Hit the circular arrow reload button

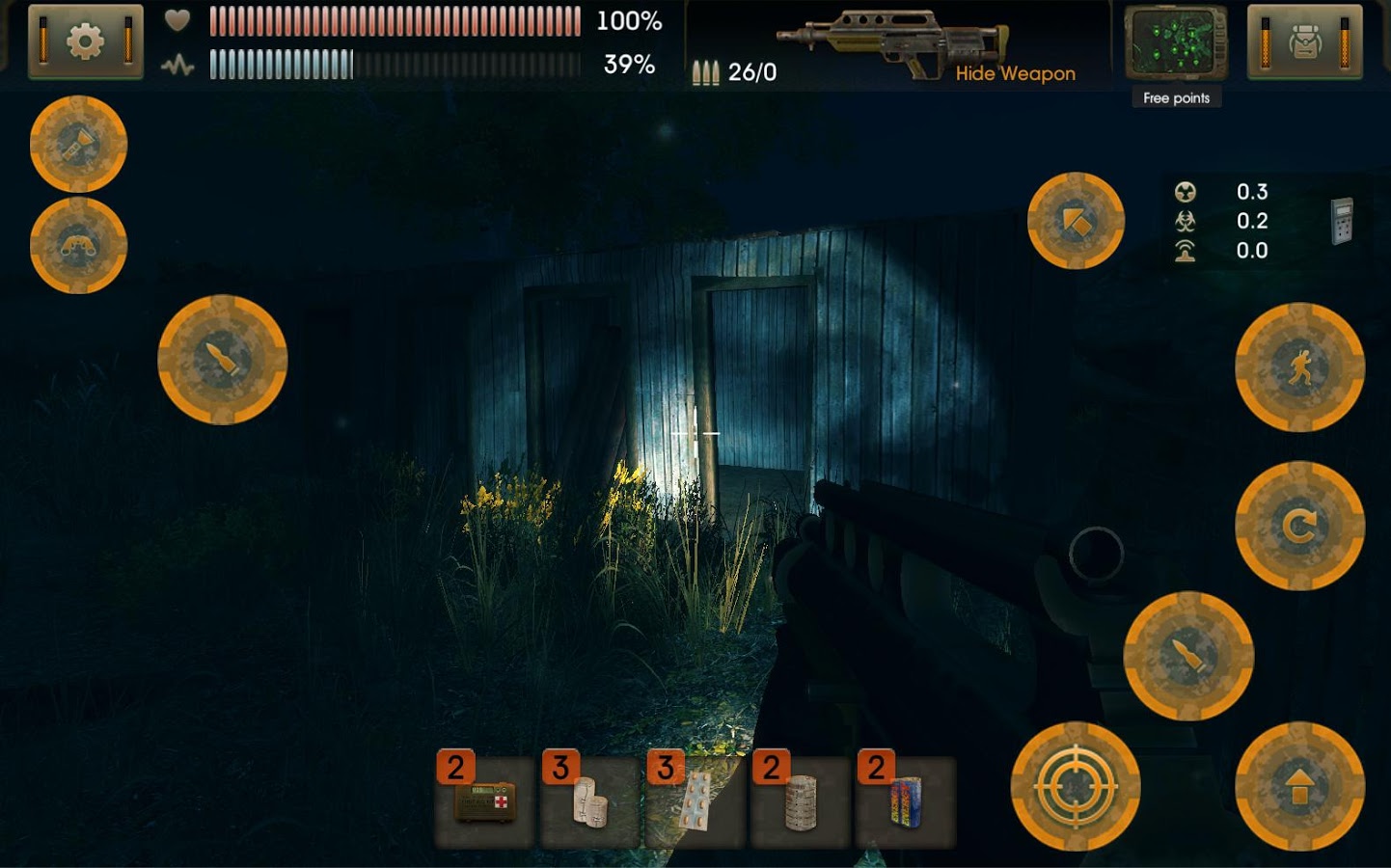pos(1299,526)
